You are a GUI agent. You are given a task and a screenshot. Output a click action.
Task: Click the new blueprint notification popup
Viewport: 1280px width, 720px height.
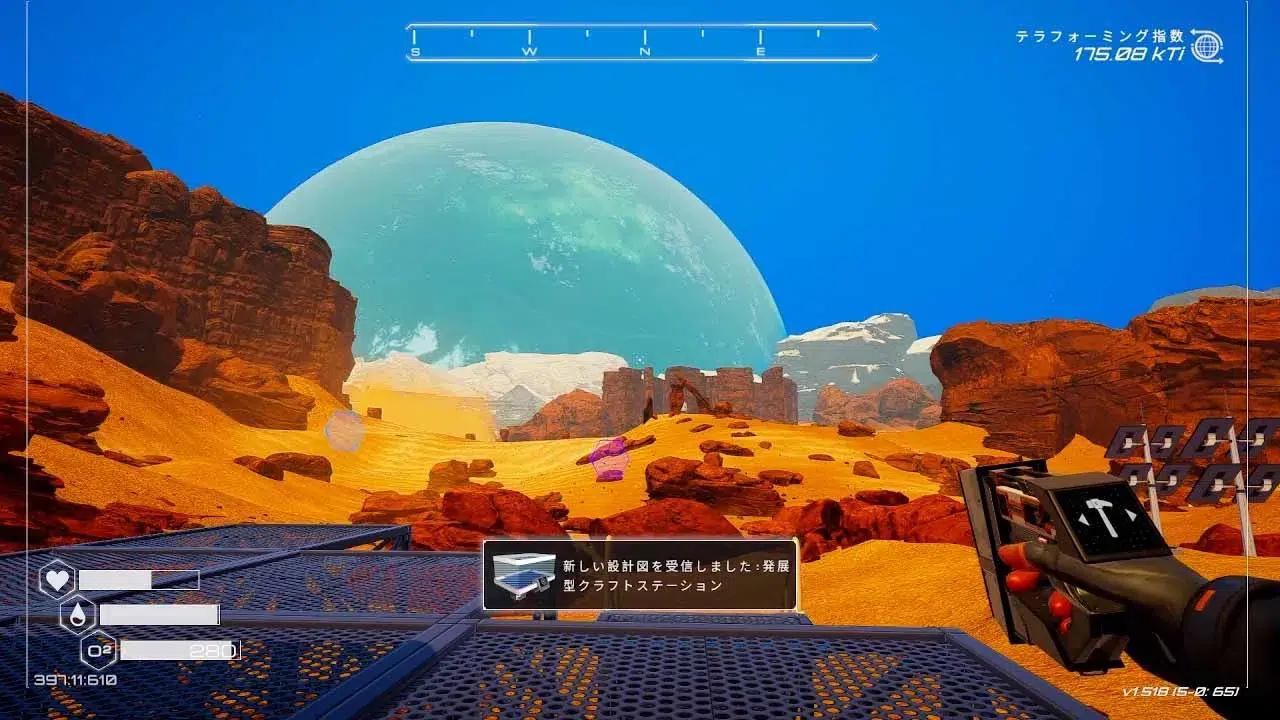click(640, 575)
